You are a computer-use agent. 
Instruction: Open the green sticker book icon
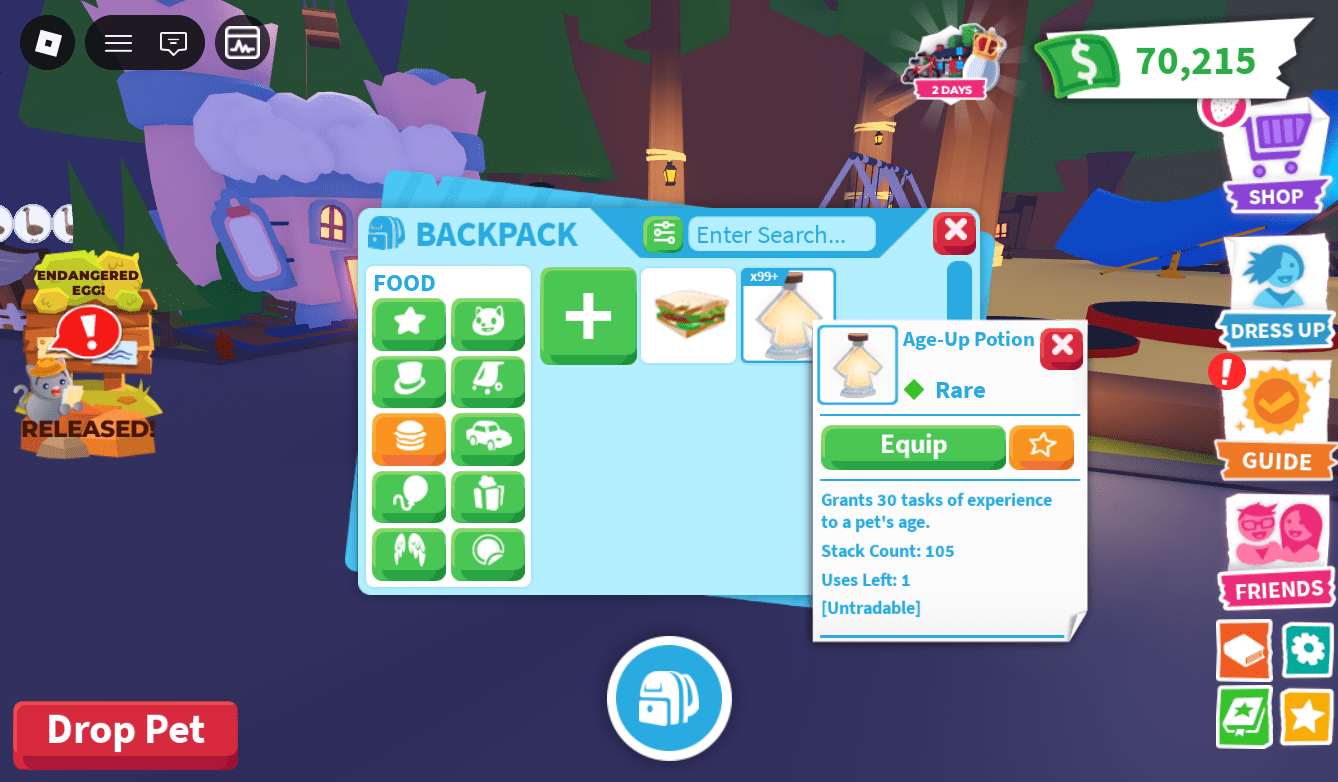(1243, 716)
